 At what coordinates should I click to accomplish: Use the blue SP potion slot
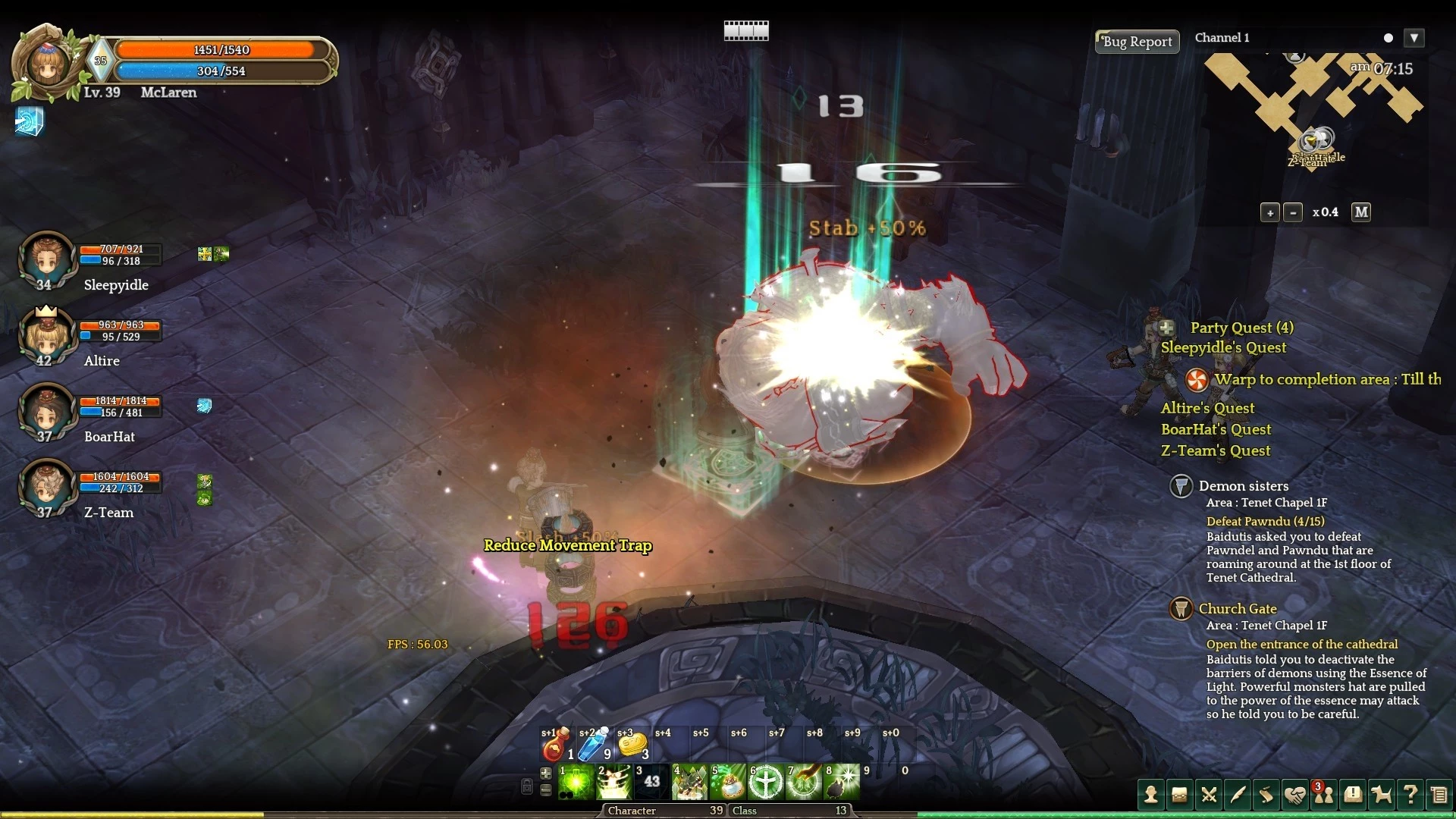pyautogui.click(x=592, y=745)
